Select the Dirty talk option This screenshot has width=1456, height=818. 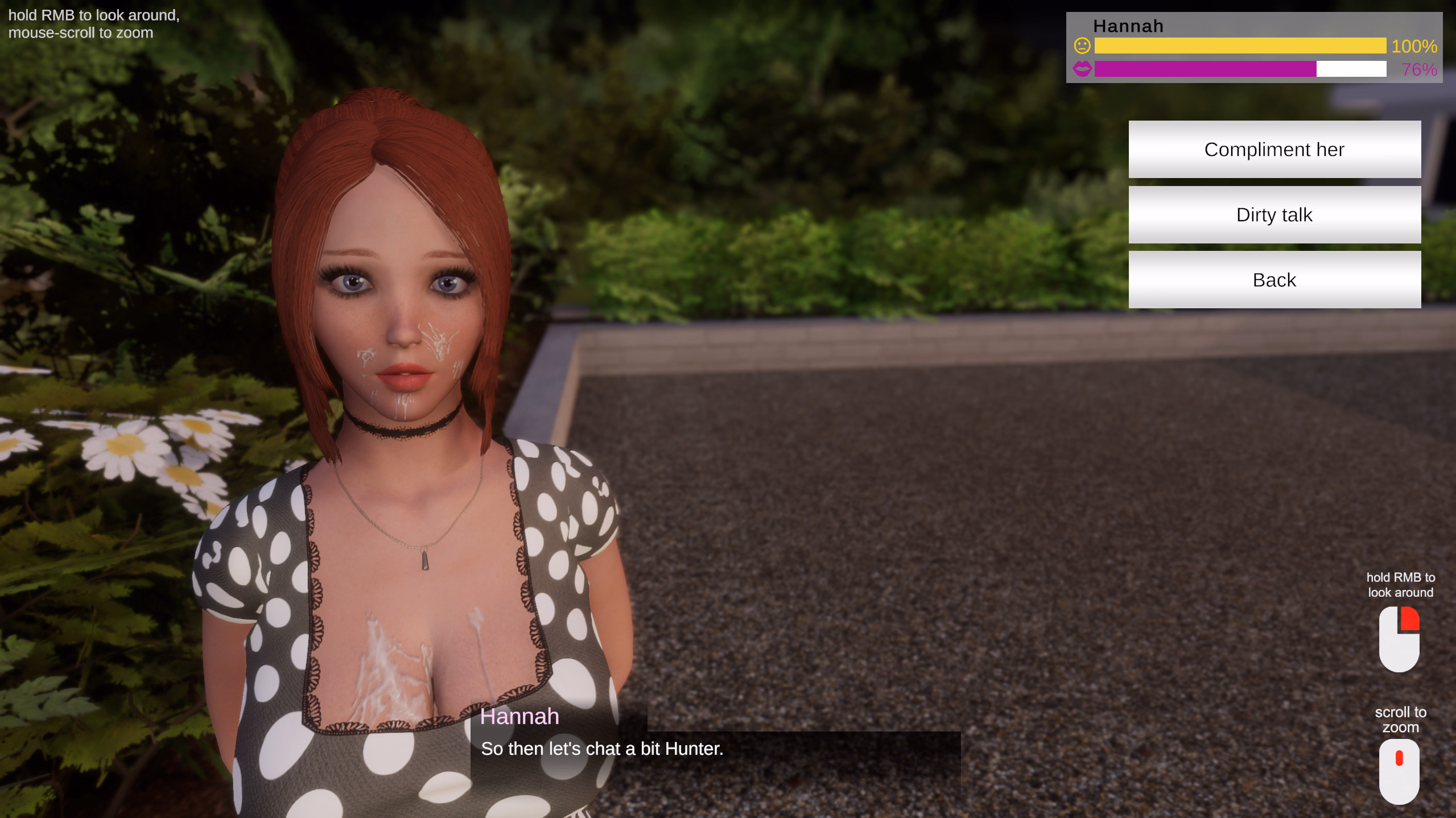pyautogui.click(x=1274, y=214)
